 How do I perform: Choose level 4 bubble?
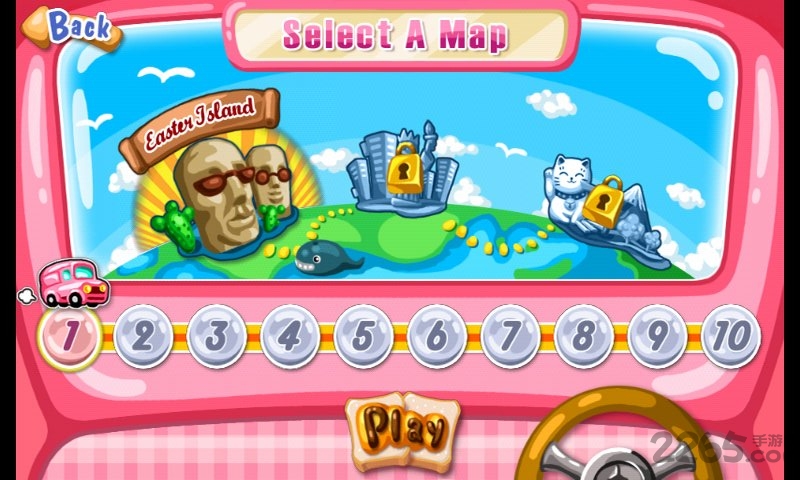click(289, 336)
